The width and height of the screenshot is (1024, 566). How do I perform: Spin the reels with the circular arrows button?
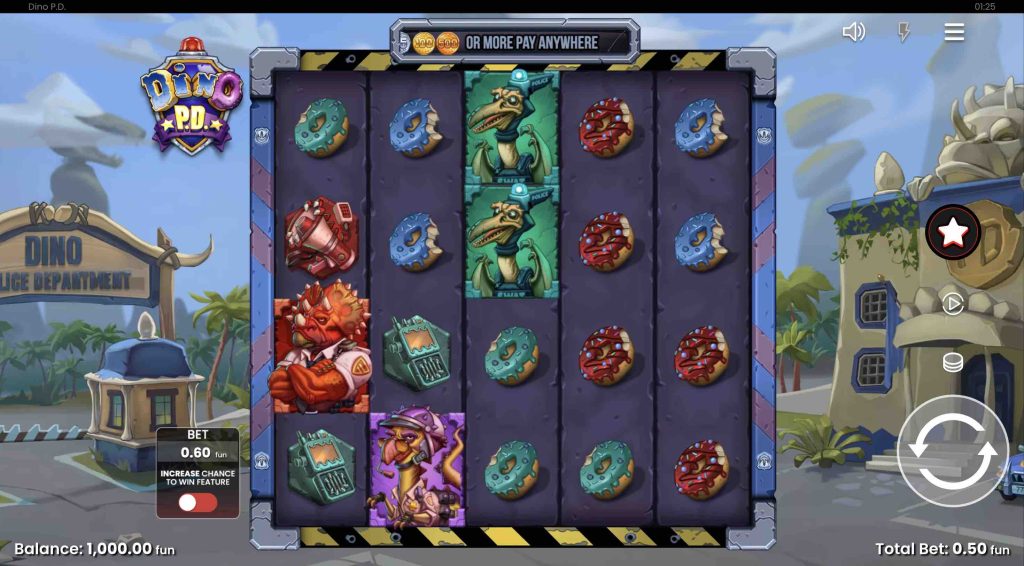pyautogui.click(x=952, y=449)
